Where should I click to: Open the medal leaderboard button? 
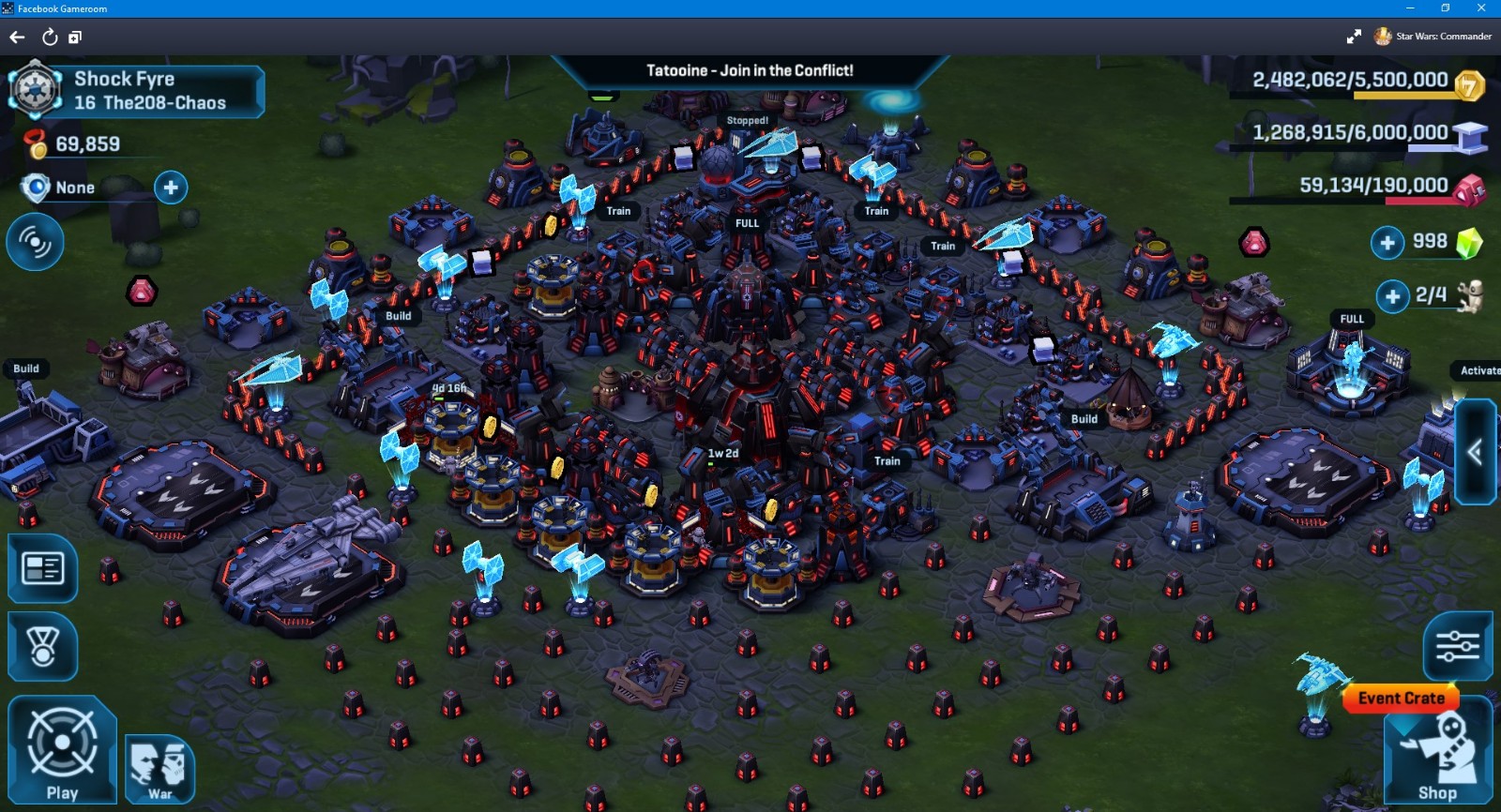42,646
